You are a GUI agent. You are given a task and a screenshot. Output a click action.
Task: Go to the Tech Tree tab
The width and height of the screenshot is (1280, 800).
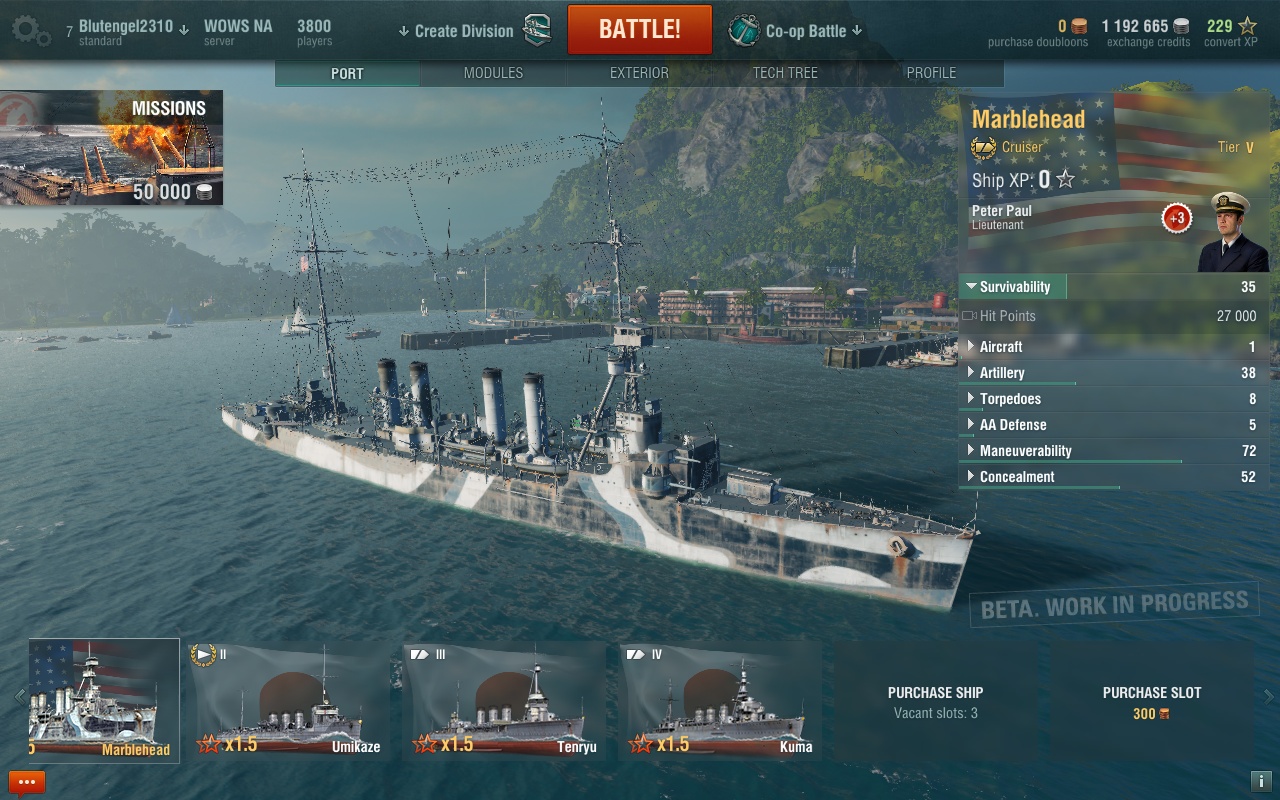click(785, 73)
